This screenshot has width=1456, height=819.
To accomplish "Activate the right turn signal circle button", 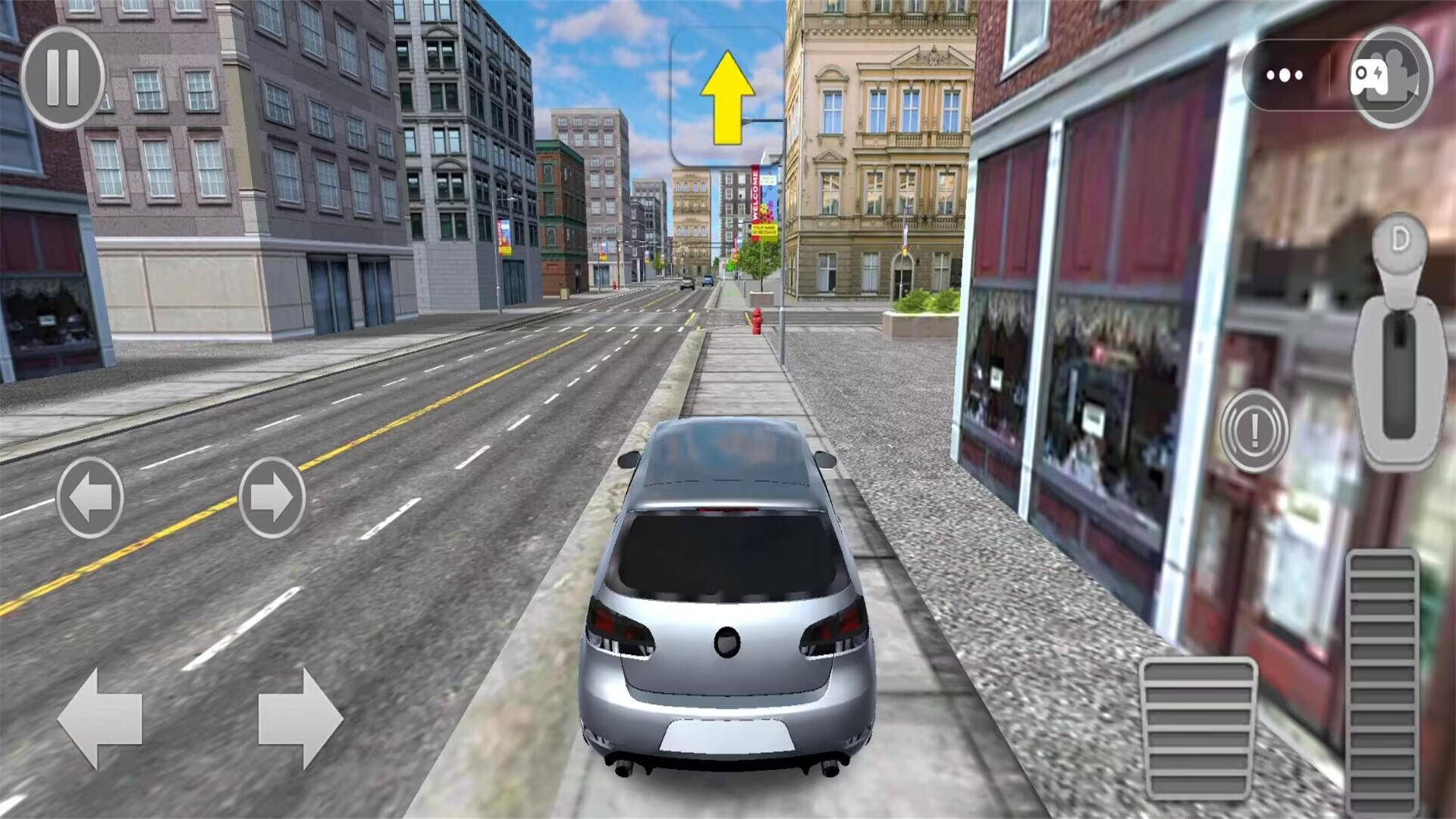I will [x=272, y=497].
